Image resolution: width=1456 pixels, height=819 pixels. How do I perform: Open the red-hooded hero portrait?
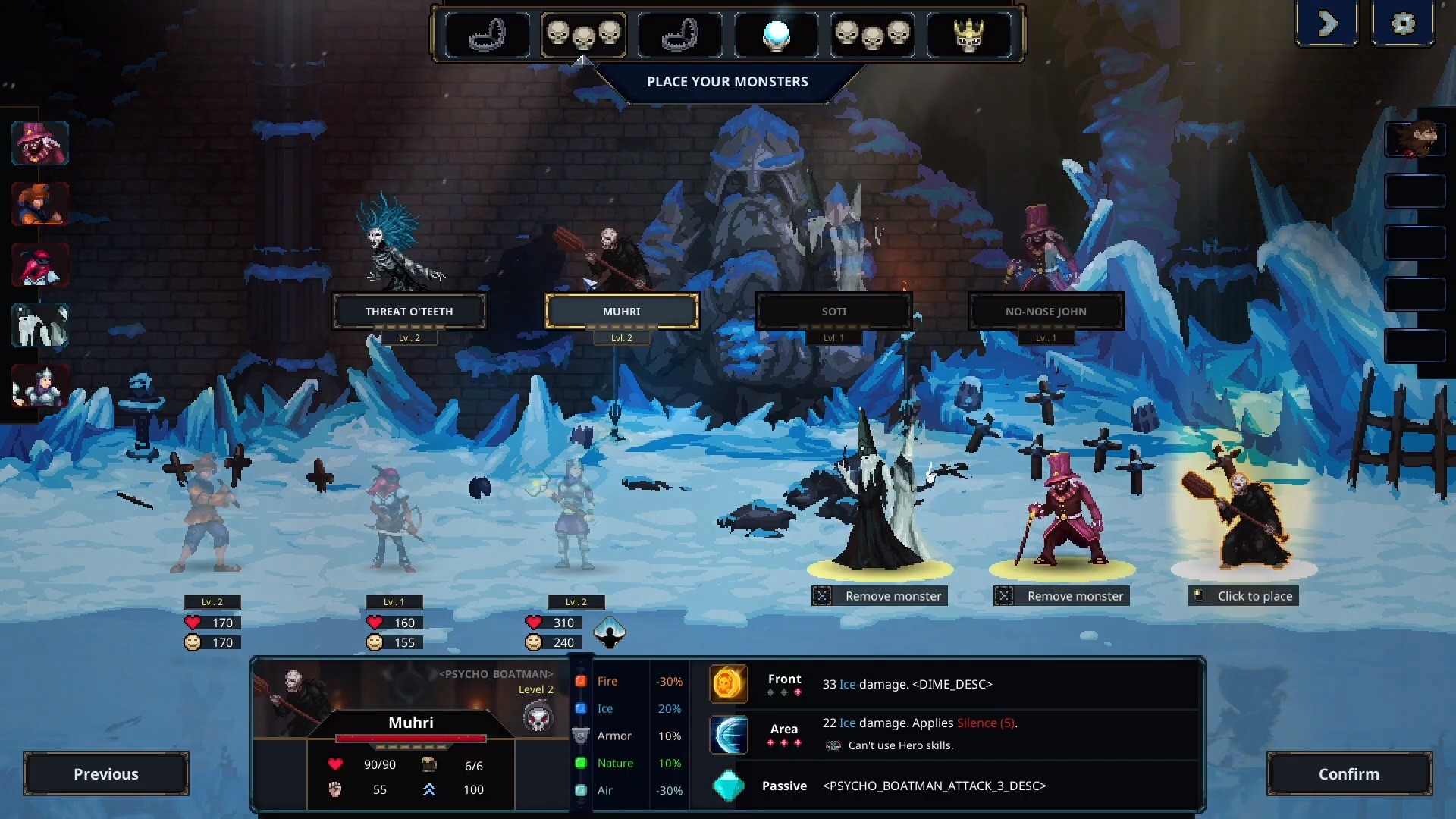(x=40, y=265)
